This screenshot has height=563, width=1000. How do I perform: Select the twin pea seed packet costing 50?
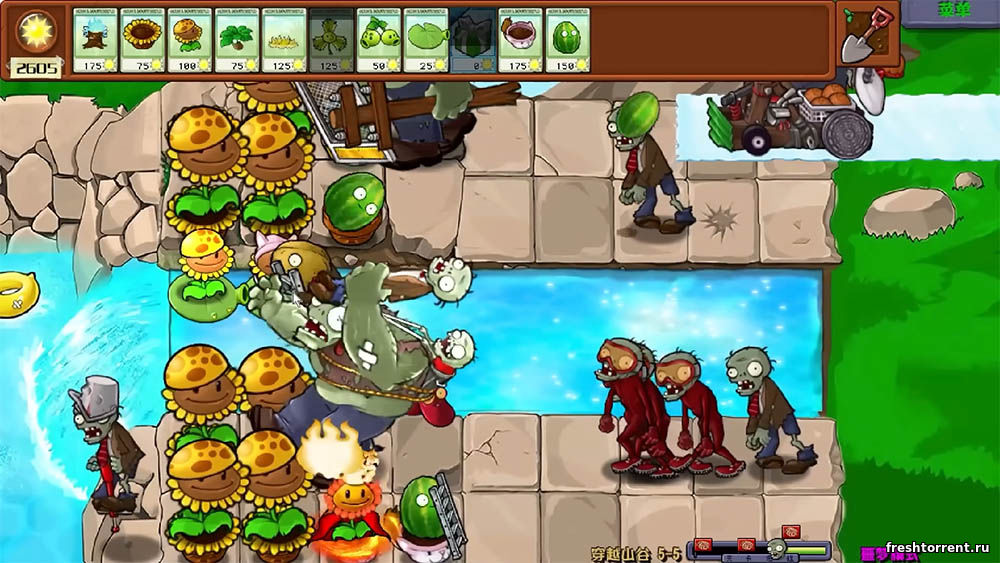coord(379,40)
